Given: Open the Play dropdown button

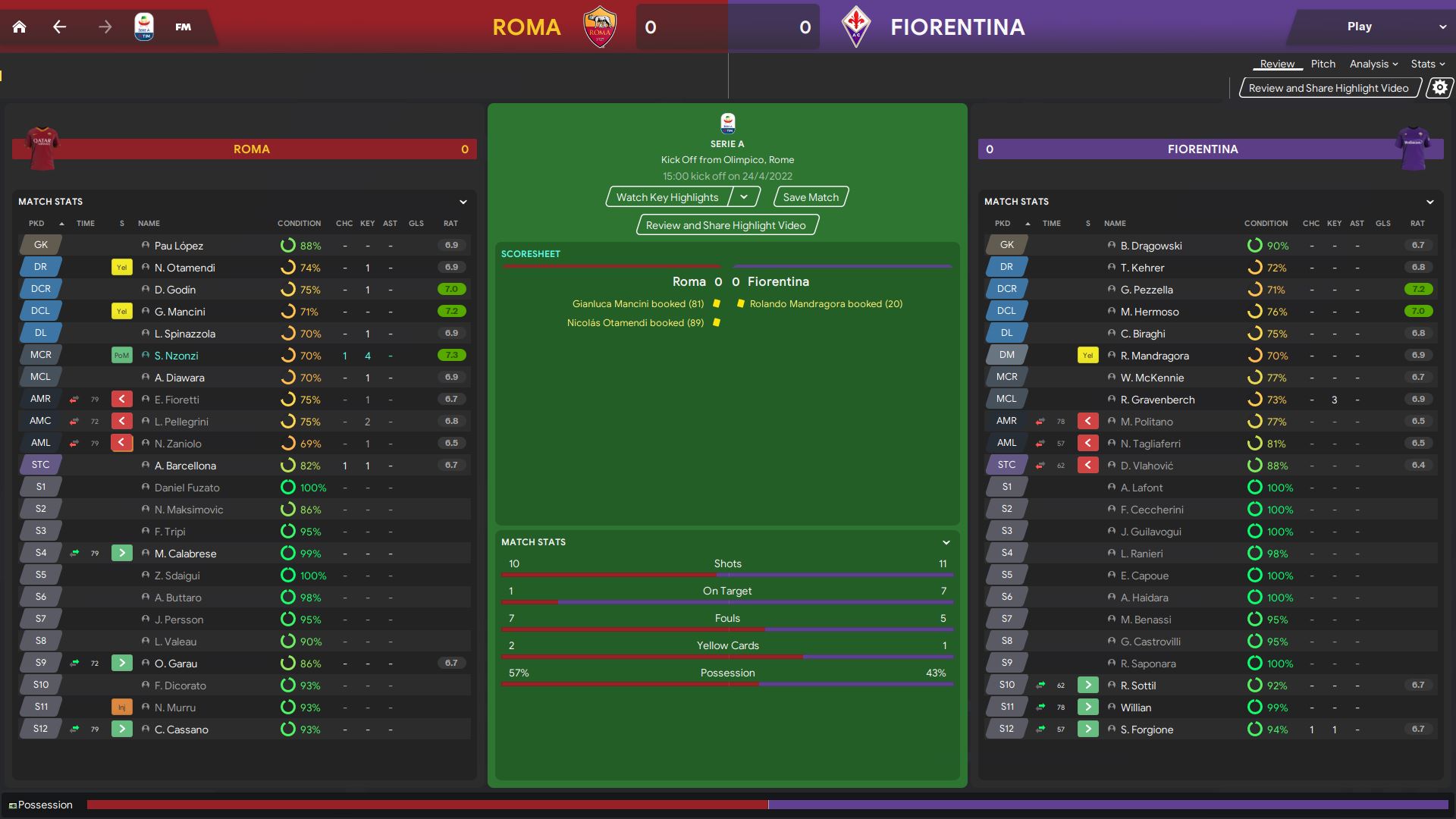Looking at the screenshot, I should coord(1442,27).
